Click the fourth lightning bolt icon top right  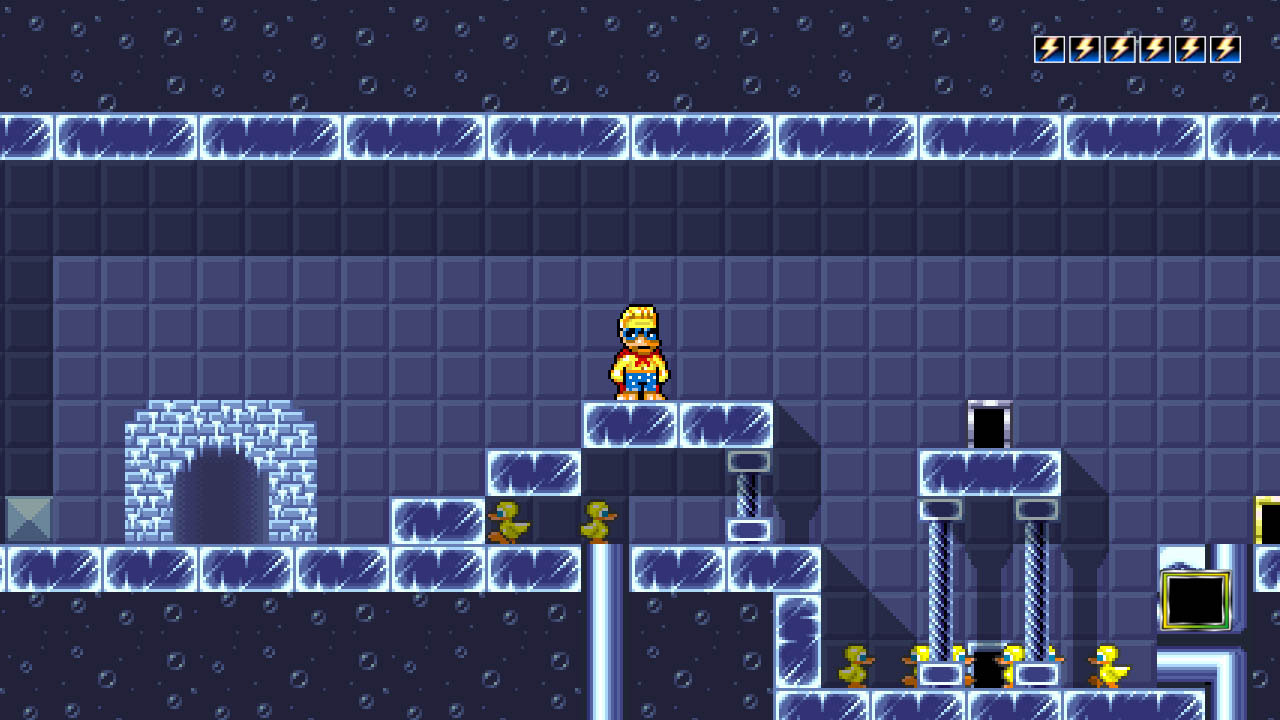(1155, 47)
